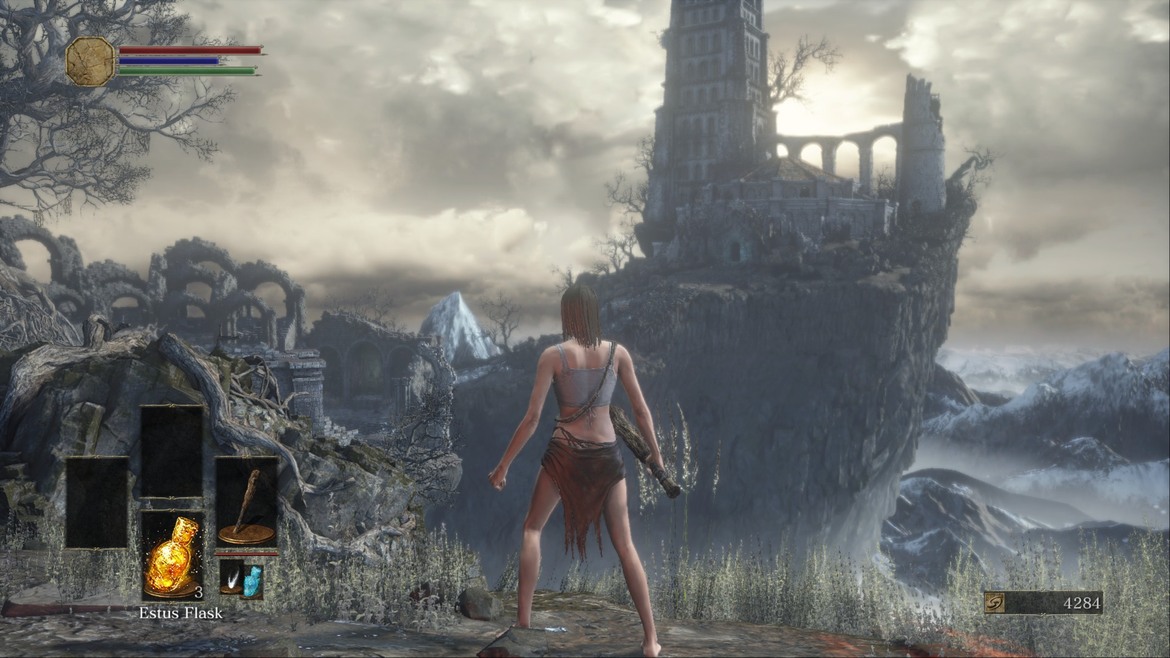Select the Estus Flask item slot

171,555
